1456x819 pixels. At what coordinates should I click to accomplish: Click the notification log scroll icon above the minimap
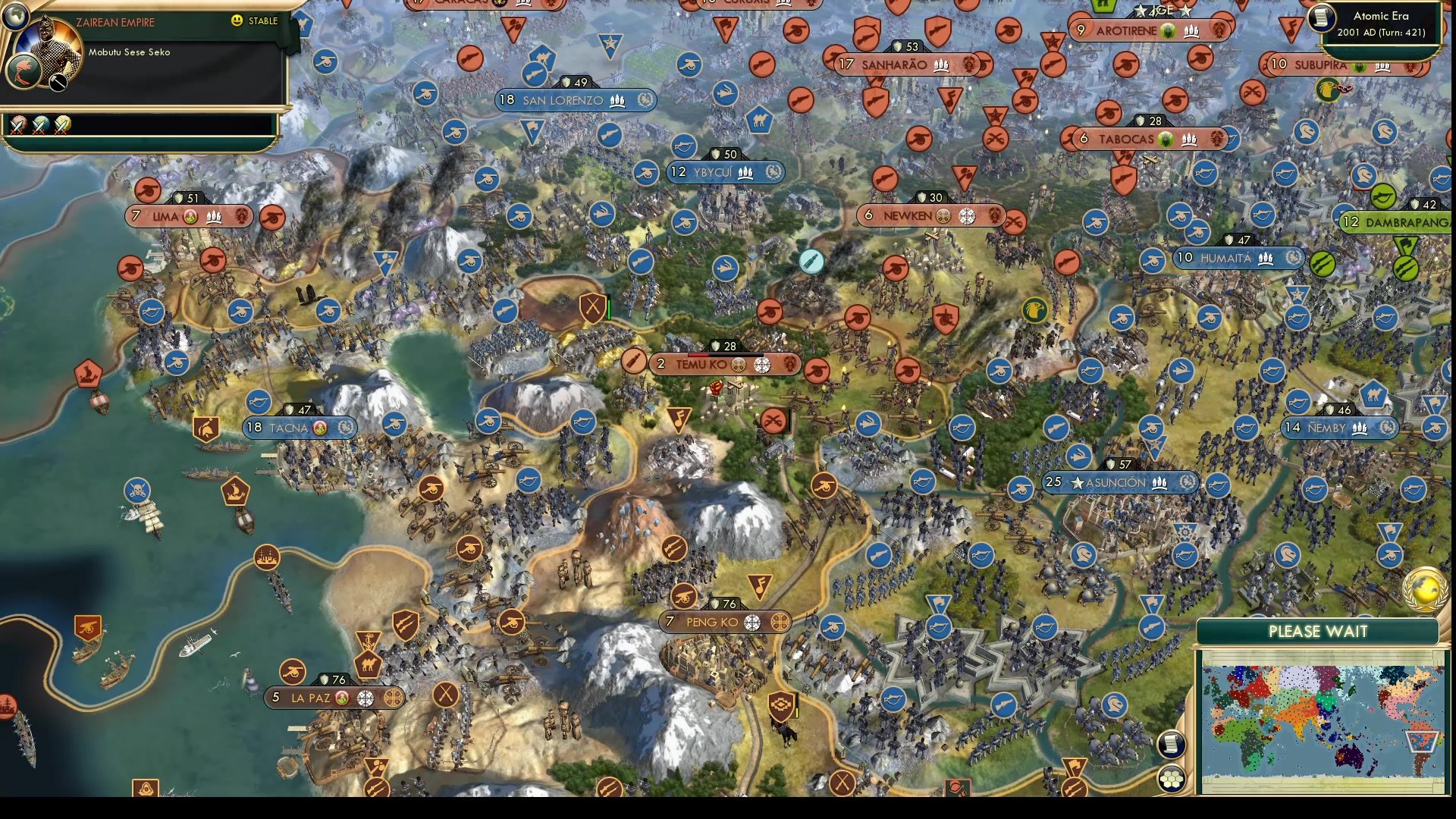[x=1172, y=744]
